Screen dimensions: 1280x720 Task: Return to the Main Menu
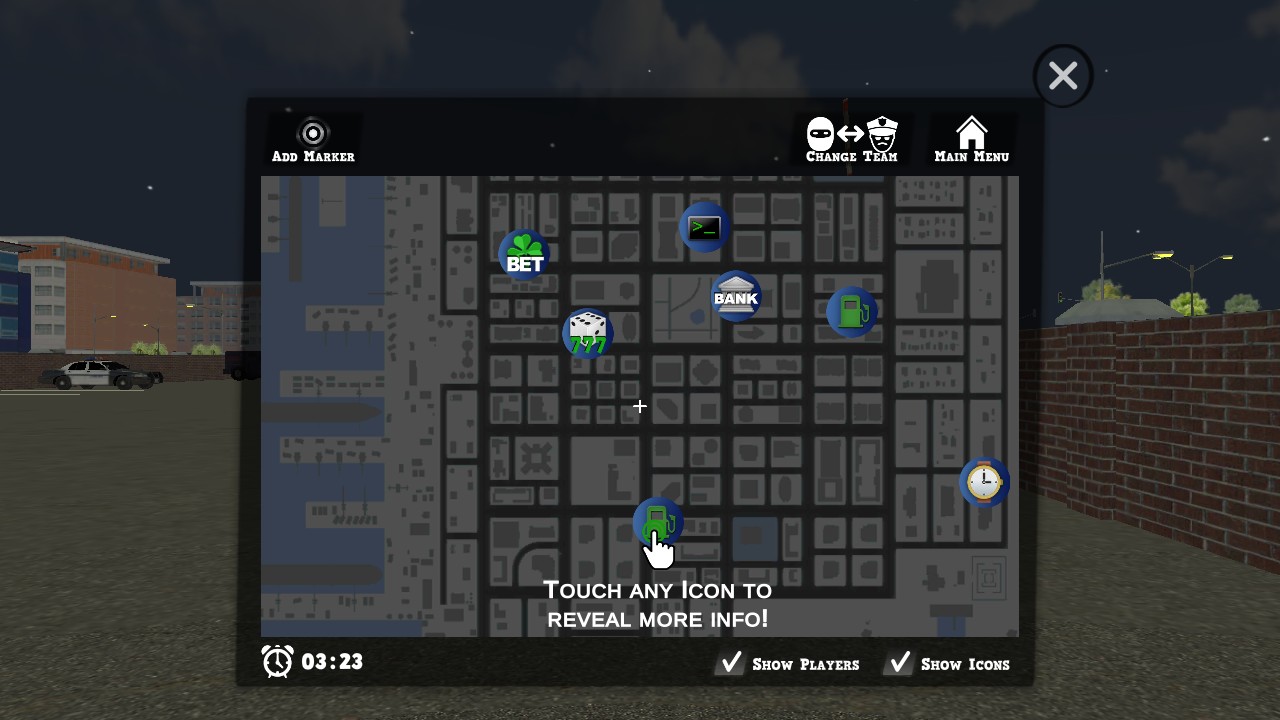971,140
